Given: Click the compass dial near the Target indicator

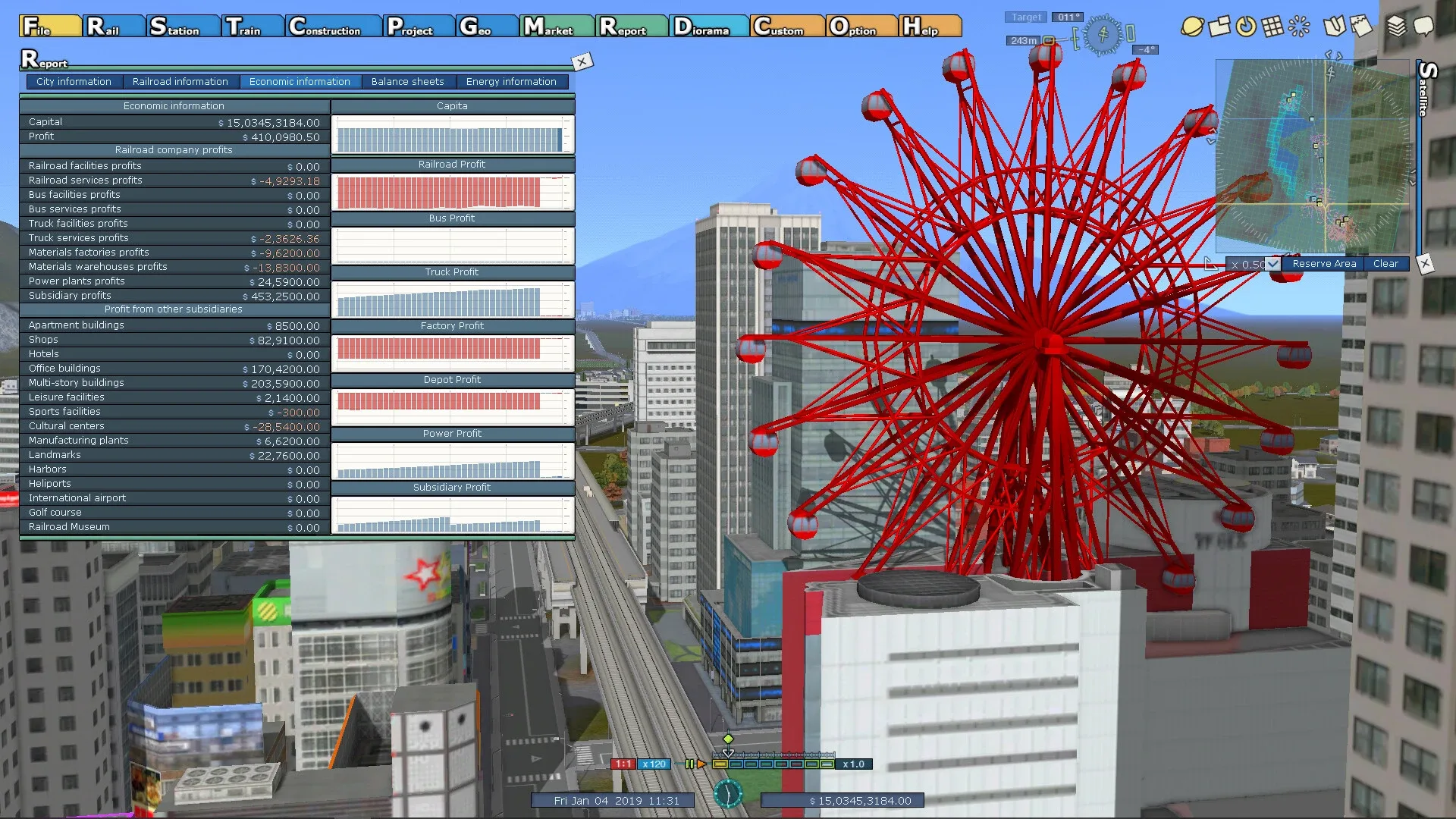Looking at the screenshot, I should [x=1103, y=36].
